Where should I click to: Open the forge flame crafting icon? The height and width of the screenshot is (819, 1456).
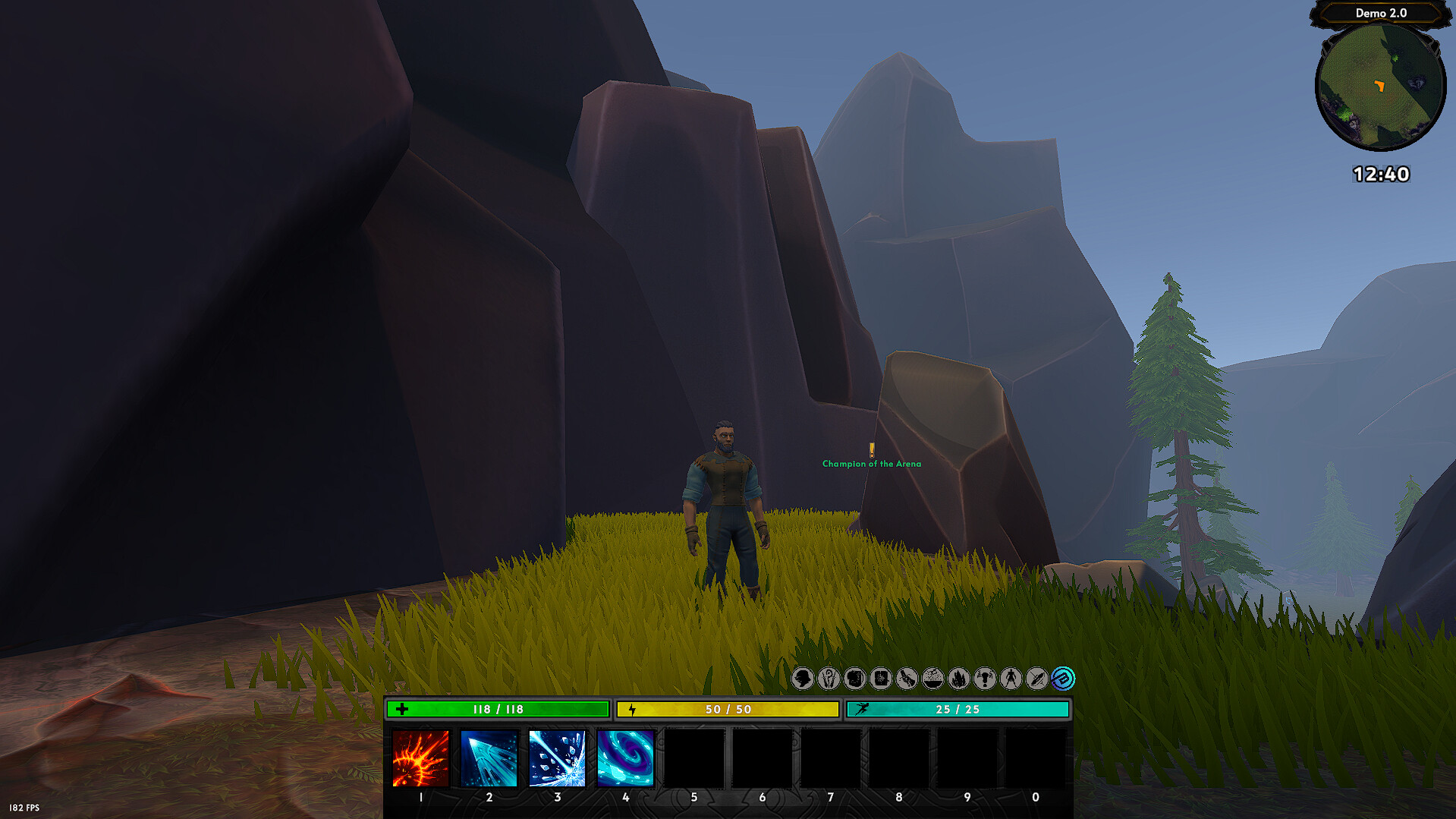(958, 680)
